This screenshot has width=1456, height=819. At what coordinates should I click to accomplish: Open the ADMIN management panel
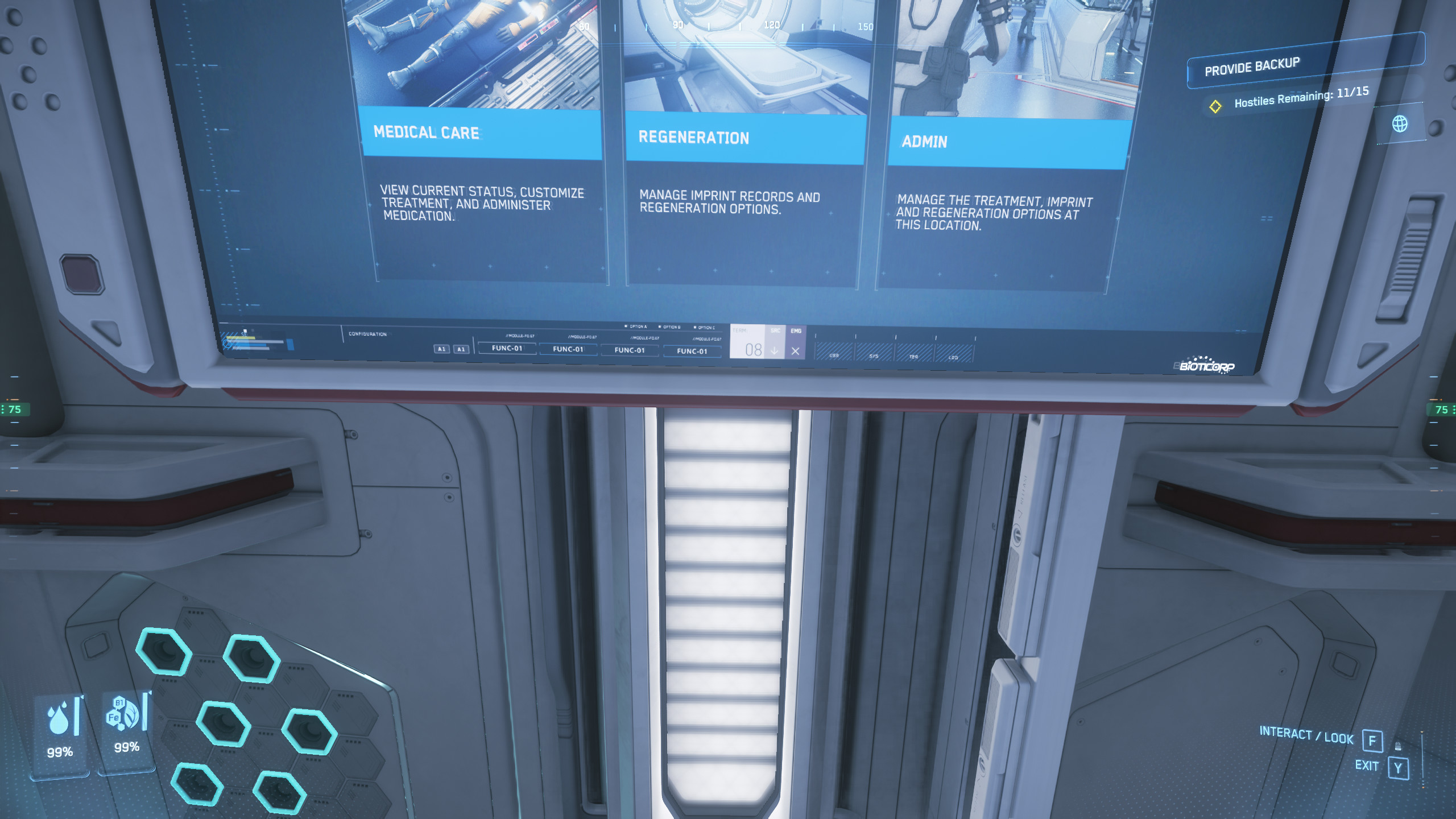pos(924,142)
